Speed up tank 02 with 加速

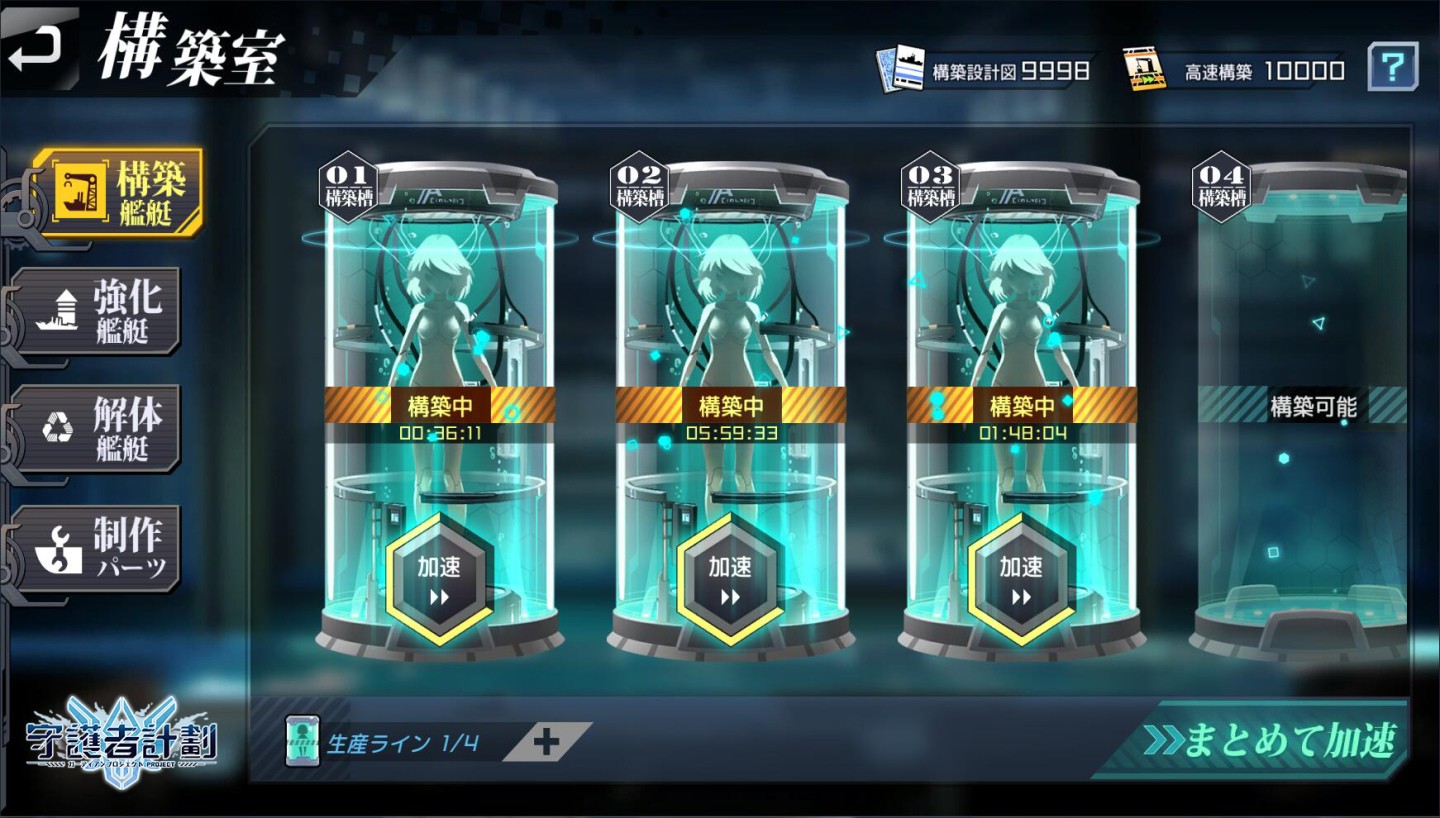[730, 579]
